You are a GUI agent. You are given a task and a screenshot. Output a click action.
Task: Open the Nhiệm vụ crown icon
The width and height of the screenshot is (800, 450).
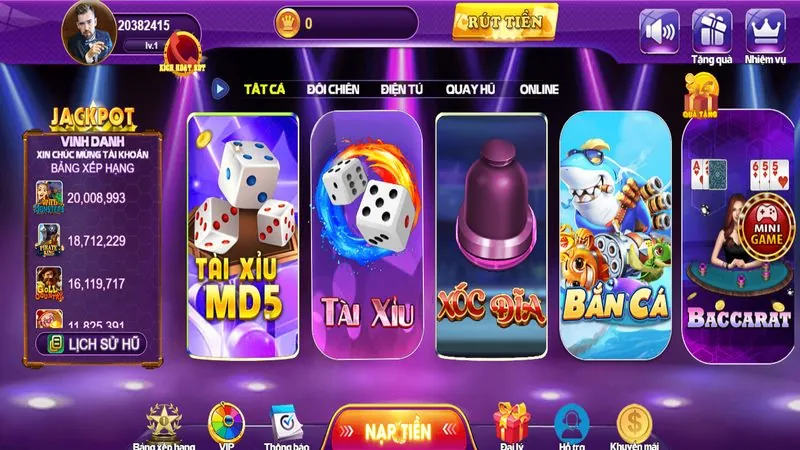click(x=764, y=30)
